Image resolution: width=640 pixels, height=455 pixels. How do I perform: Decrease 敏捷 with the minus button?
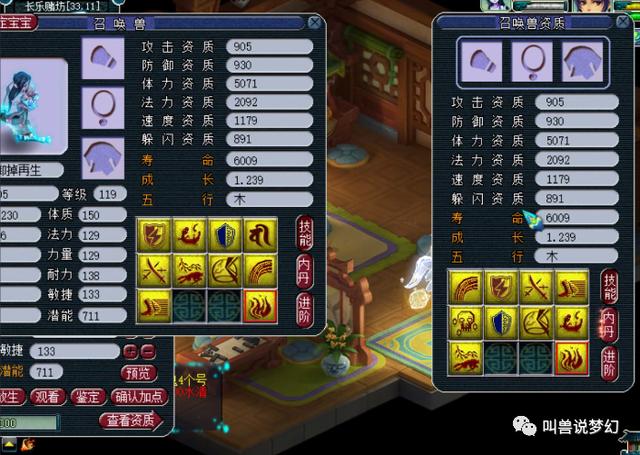point(146,351)
